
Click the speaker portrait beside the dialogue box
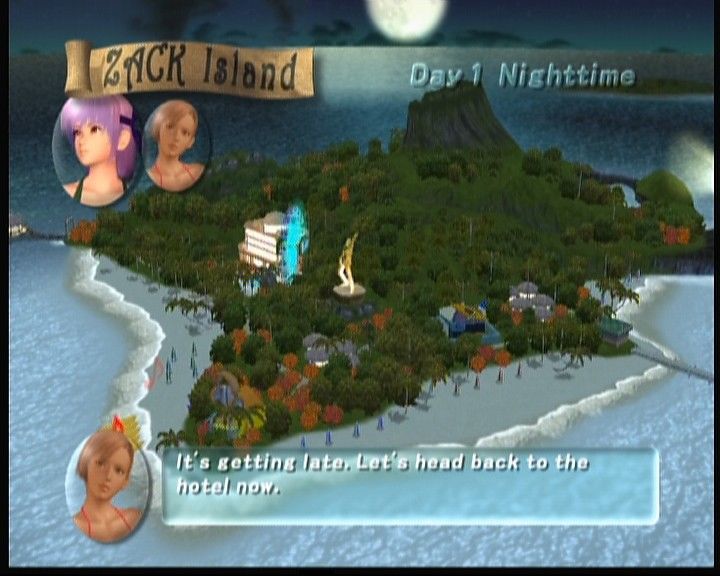pos(107,483)
